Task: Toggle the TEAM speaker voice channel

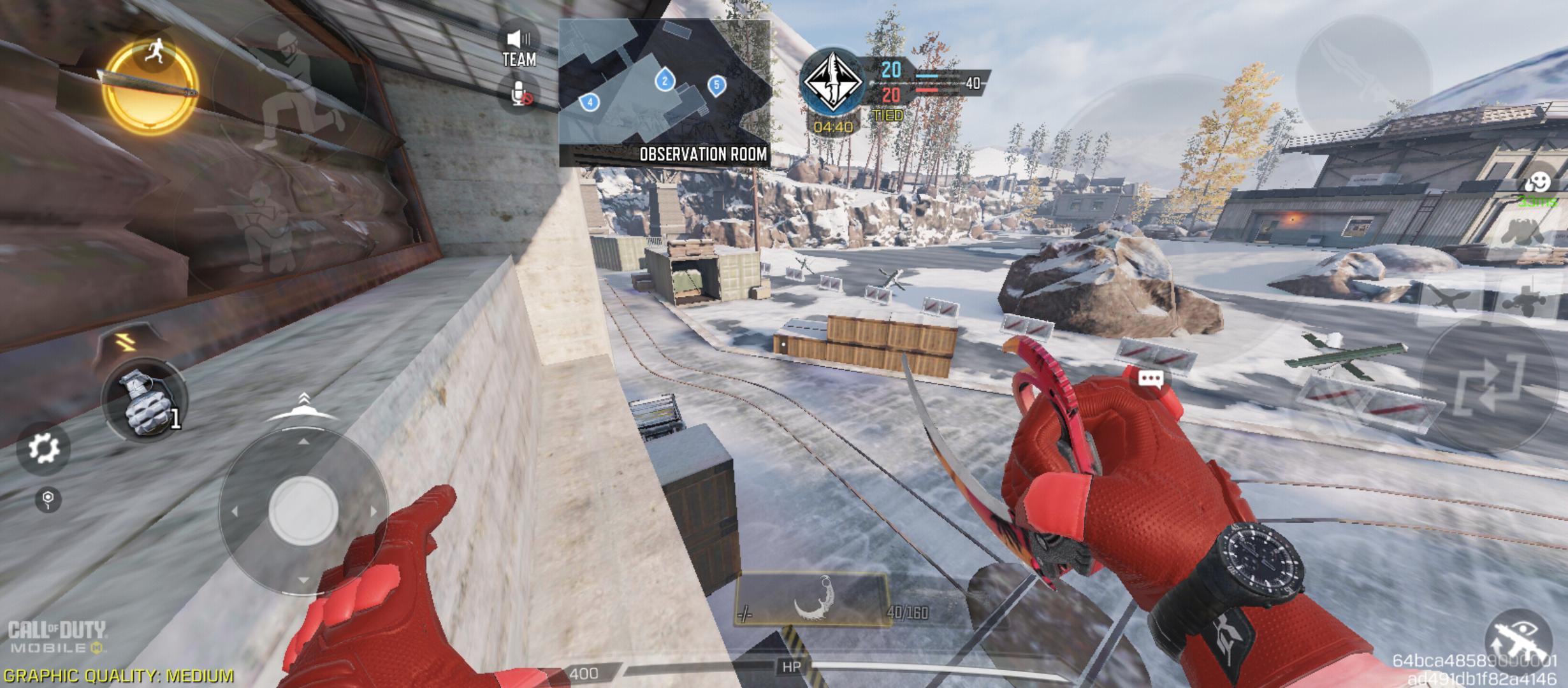Action: pyautogui.click(x=519, y=49)
